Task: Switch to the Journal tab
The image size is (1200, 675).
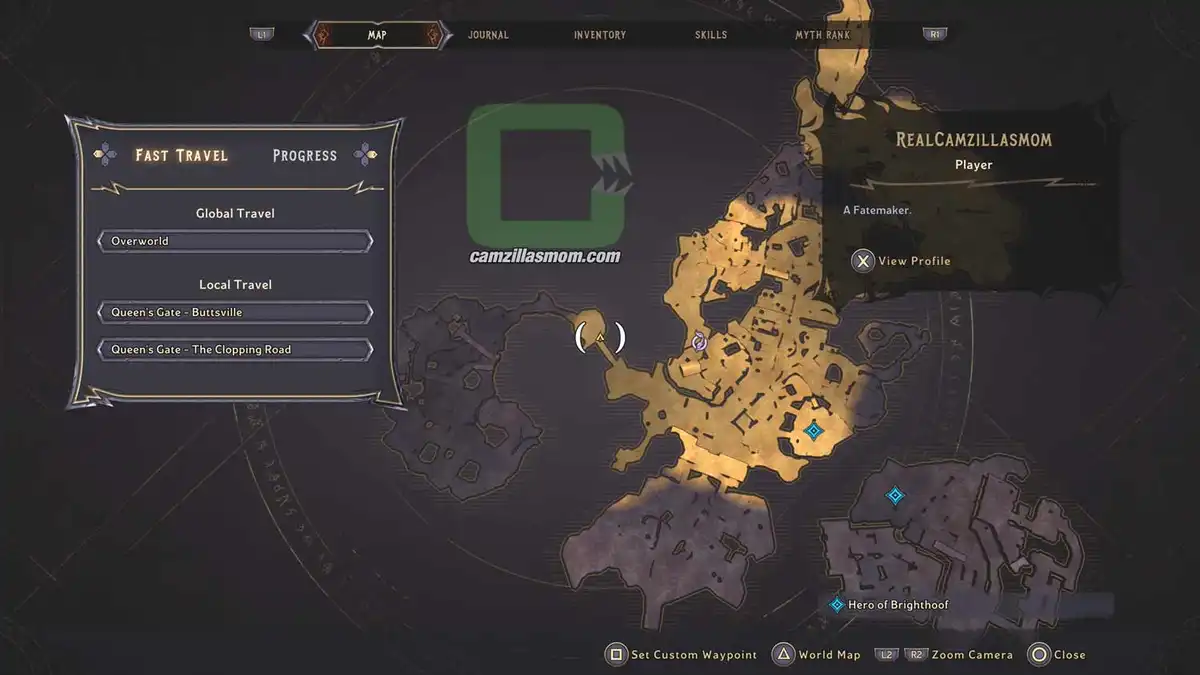Action: [488, 35]
